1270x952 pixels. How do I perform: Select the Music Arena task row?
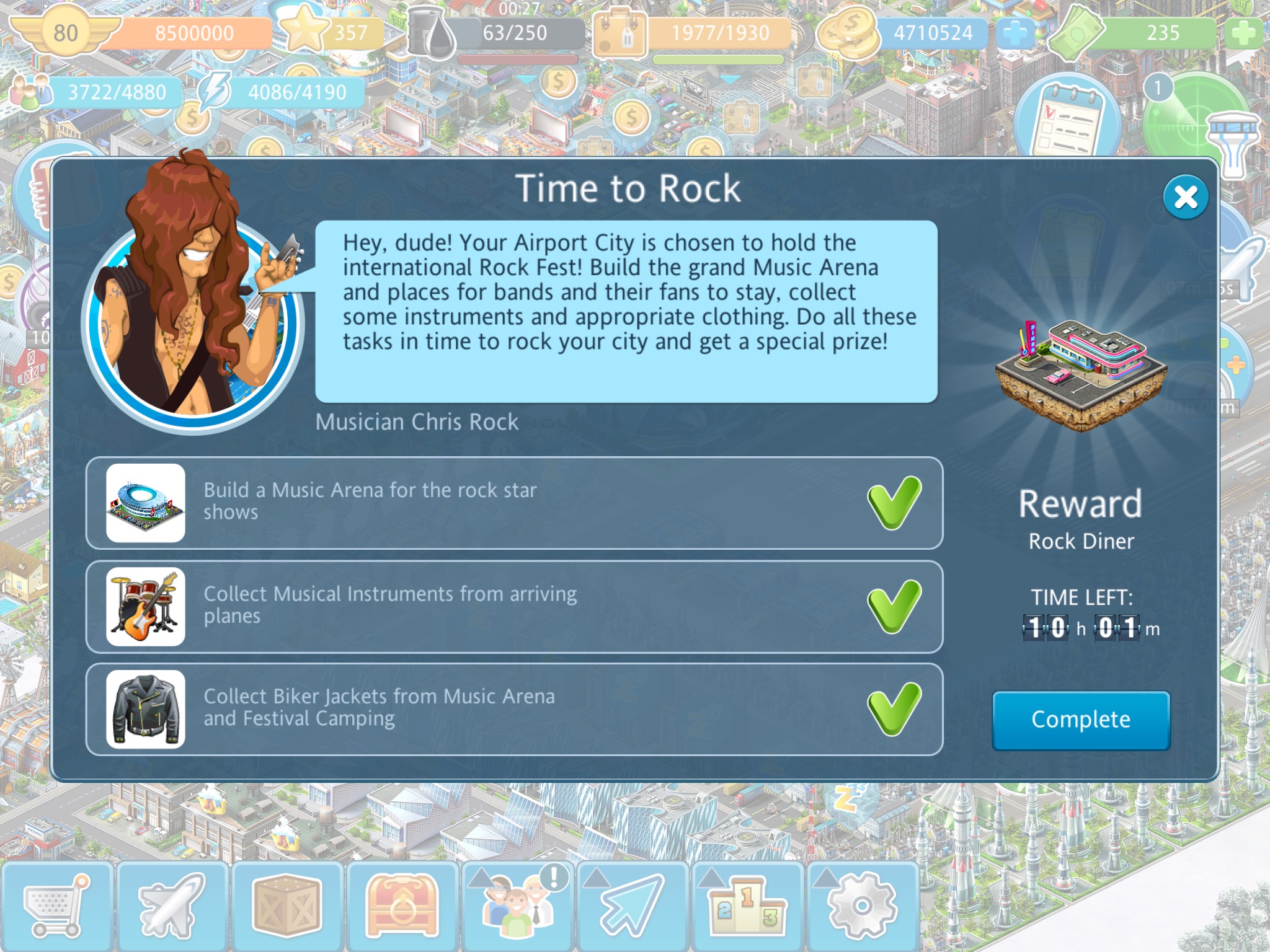tap(514, 503)
